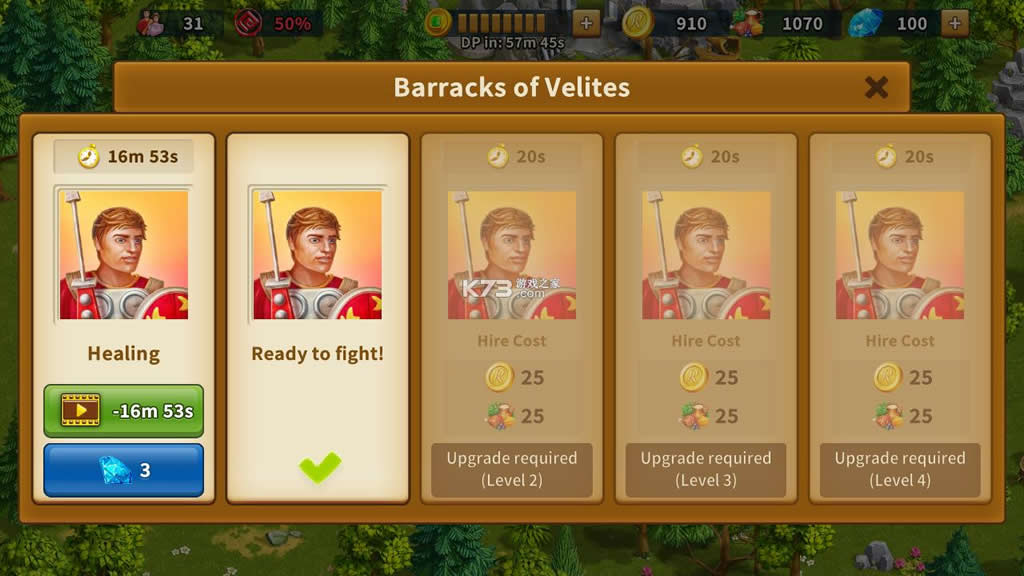Buy more blue gems with plus button
The height and width of the screenshot is (576, 1024).
954,23
